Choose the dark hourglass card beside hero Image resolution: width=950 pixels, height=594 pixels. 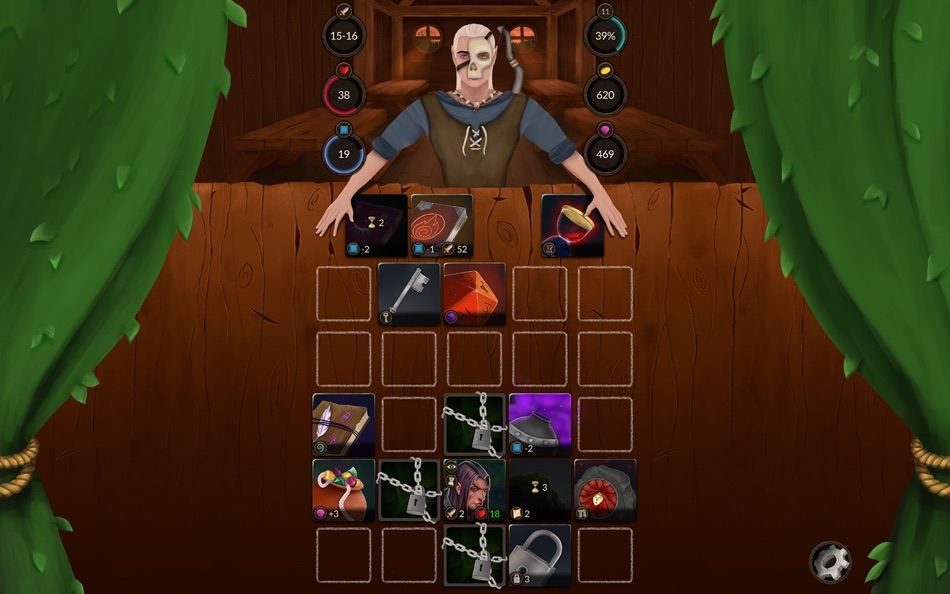coord(540,489)
